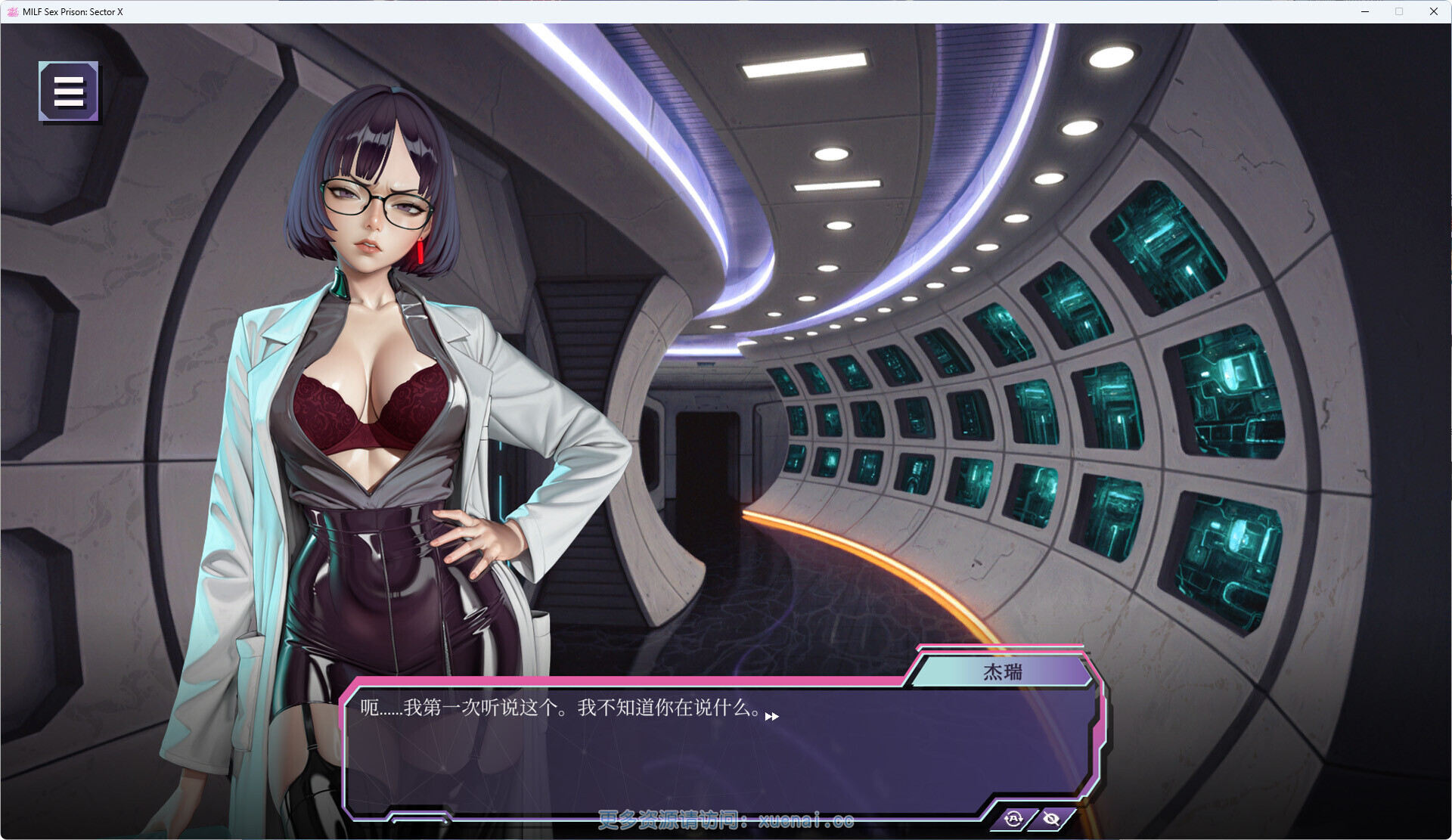
Task: Close the game window
Action: tap(1433, 11)
